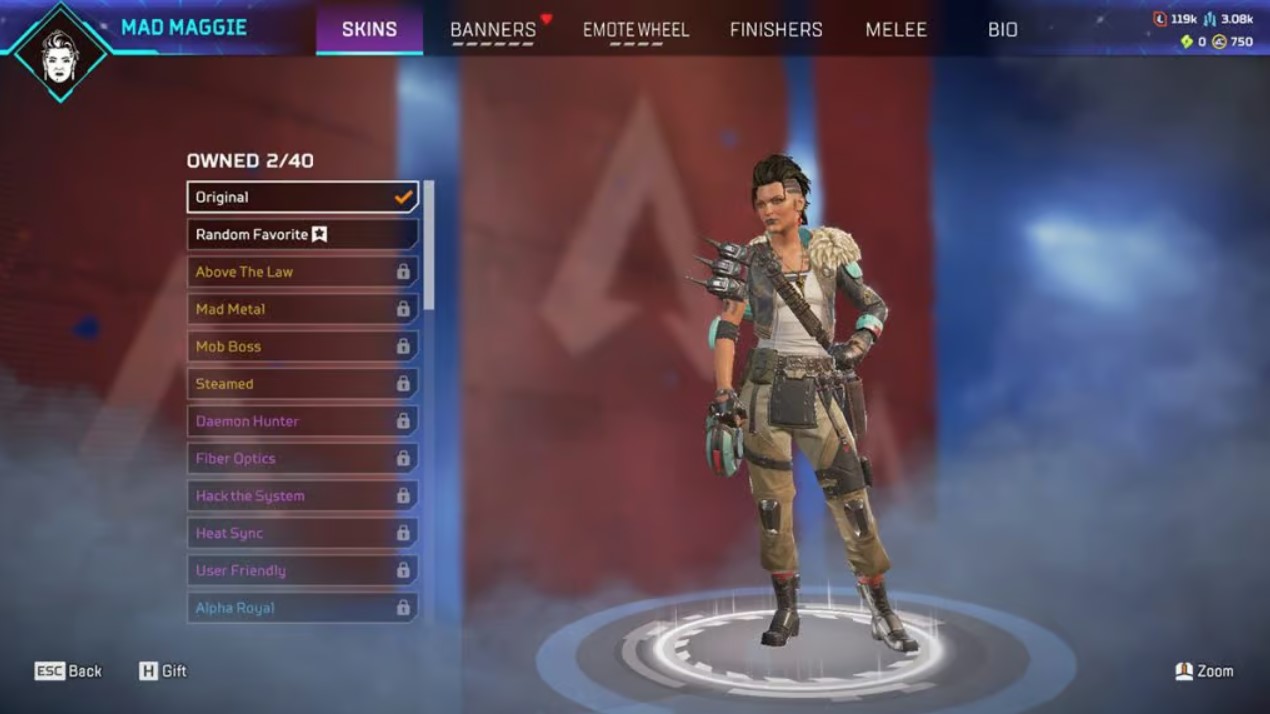The height and width of the screenshot is (714, 1270).
Task: Open the Gift option
Action: pos(163,671)
